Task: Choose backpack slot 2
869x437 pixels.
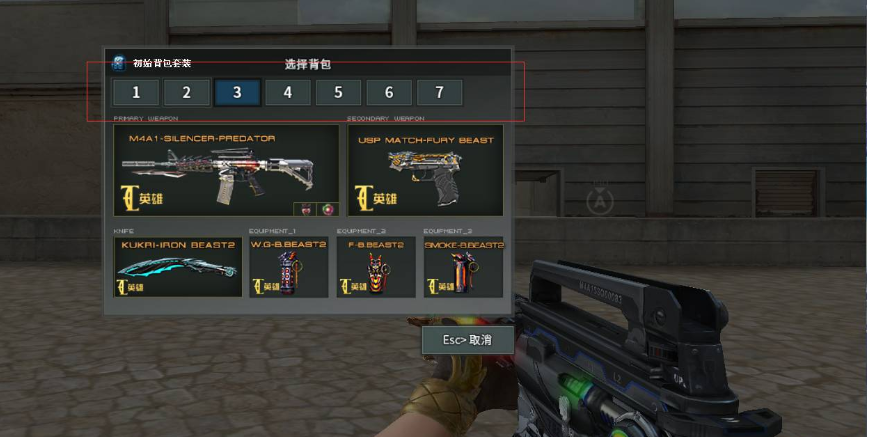Action: (187, 93)
